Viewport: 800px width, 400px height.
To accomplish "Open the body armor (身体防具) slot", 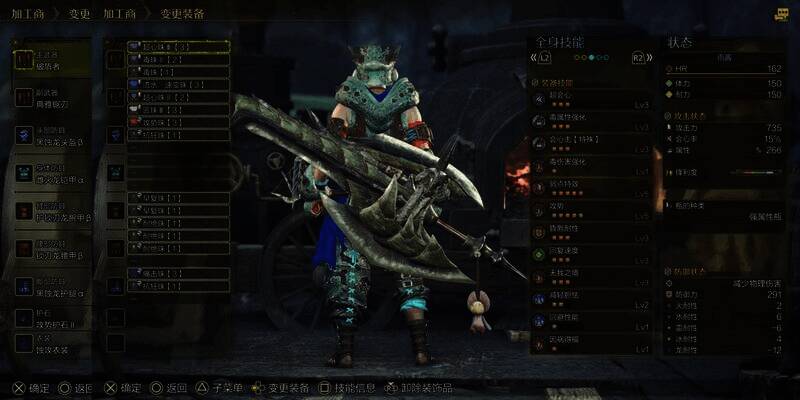I will (x=50, y=173).
